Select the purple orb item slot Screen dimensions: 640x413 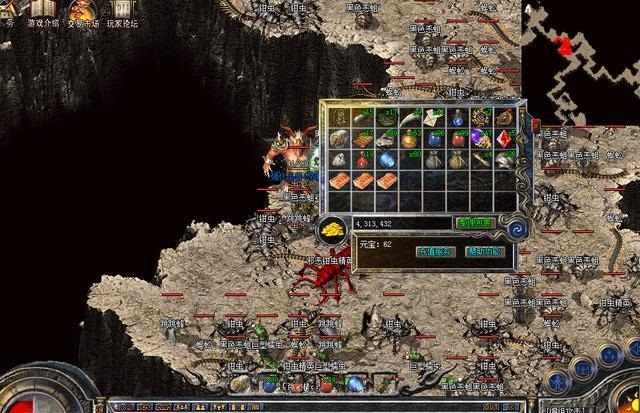(x=481, y=138)
